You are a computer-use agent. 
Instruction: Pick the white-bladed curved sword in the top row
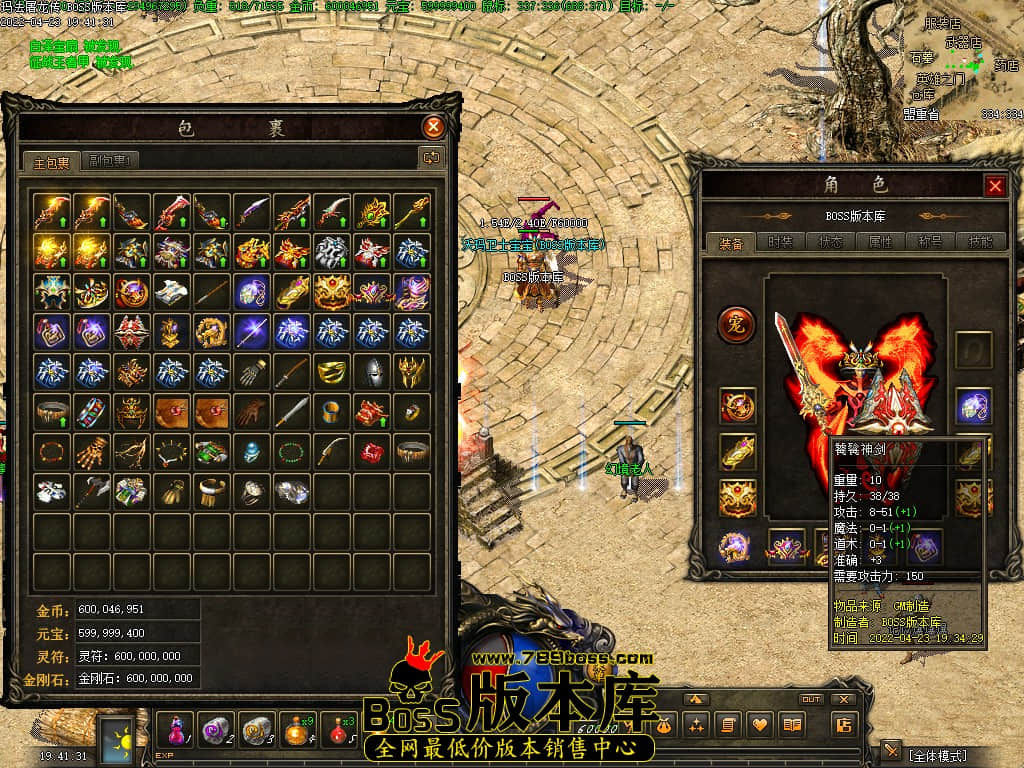pos(332,211)
